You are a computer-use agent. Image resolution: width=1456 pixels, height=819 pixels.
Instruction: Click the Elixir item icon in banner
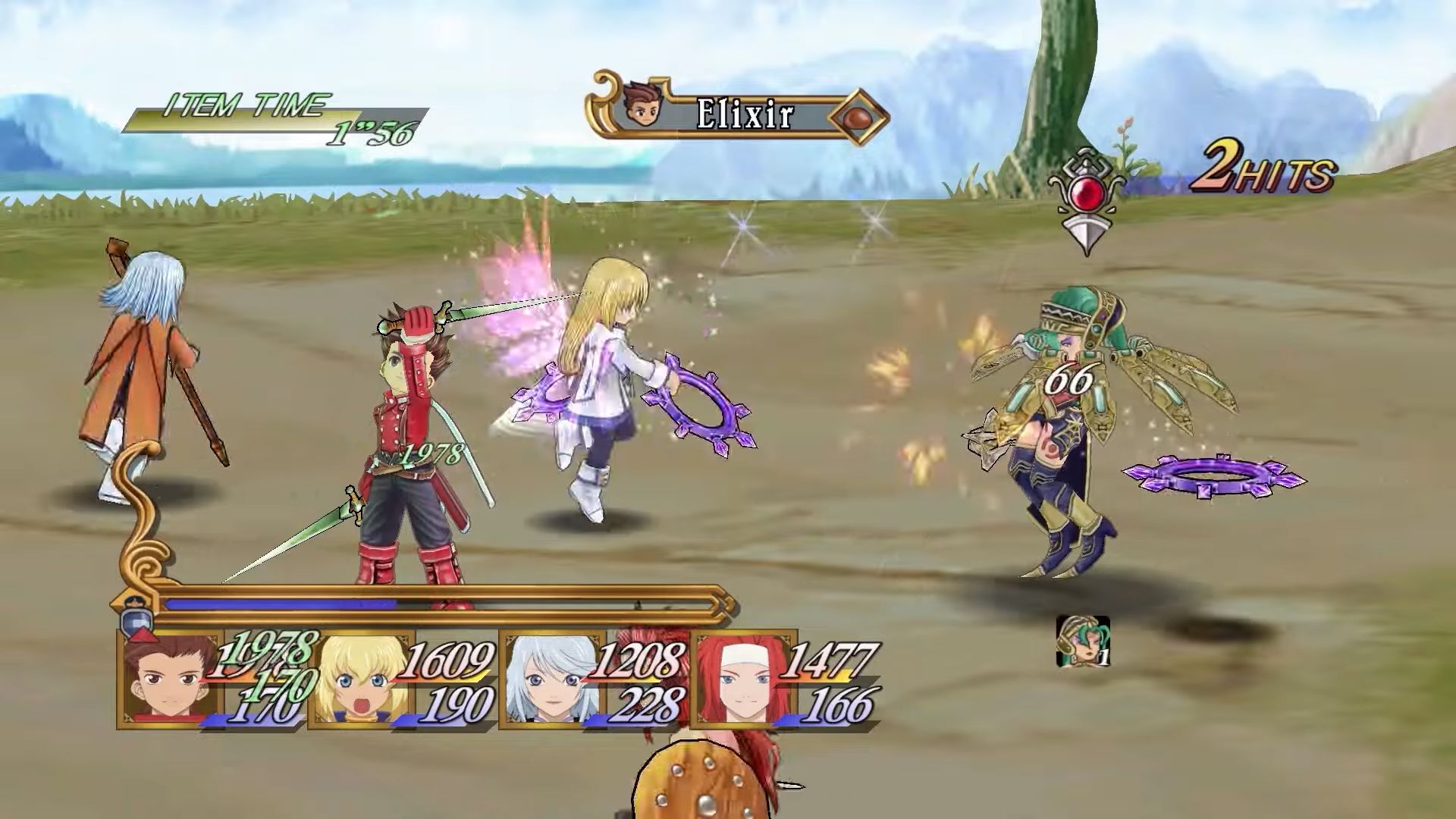[858, 116]
